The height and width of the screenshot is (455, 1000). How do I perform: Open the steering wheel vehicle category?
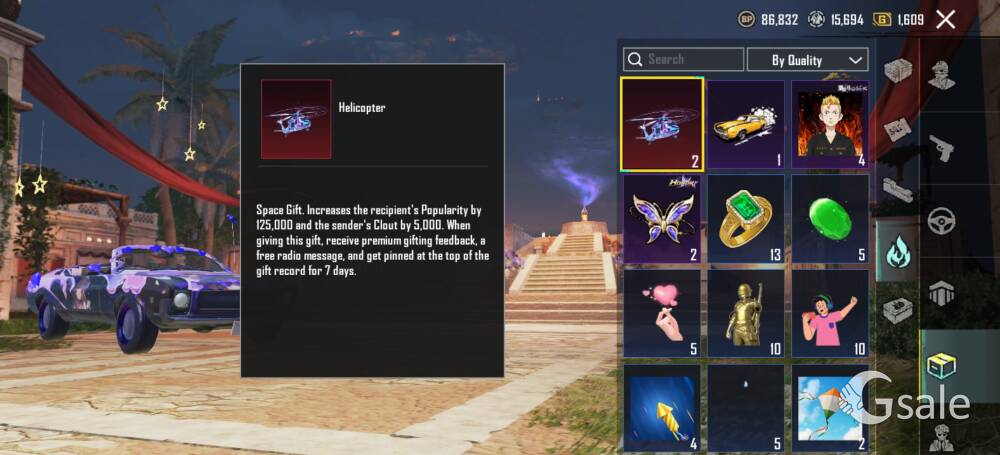pos(941,220)
